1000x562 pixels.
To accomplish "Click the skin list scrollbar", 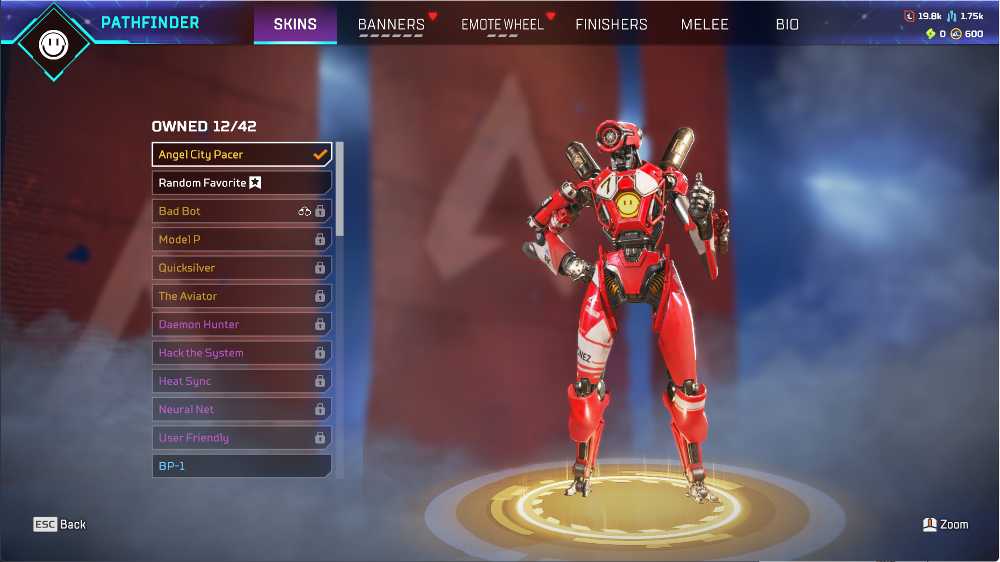I will pyautogui.click(x=340, y=190).
